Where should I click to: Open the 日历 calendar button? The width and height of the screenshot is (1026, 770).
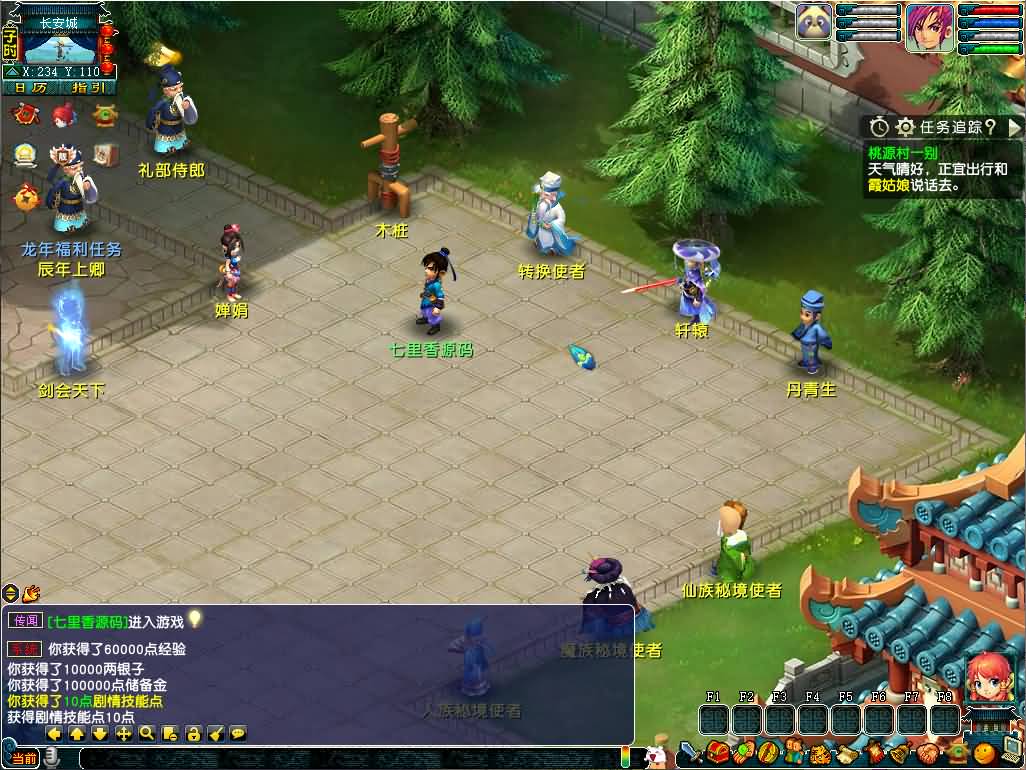tap(30, 87)
